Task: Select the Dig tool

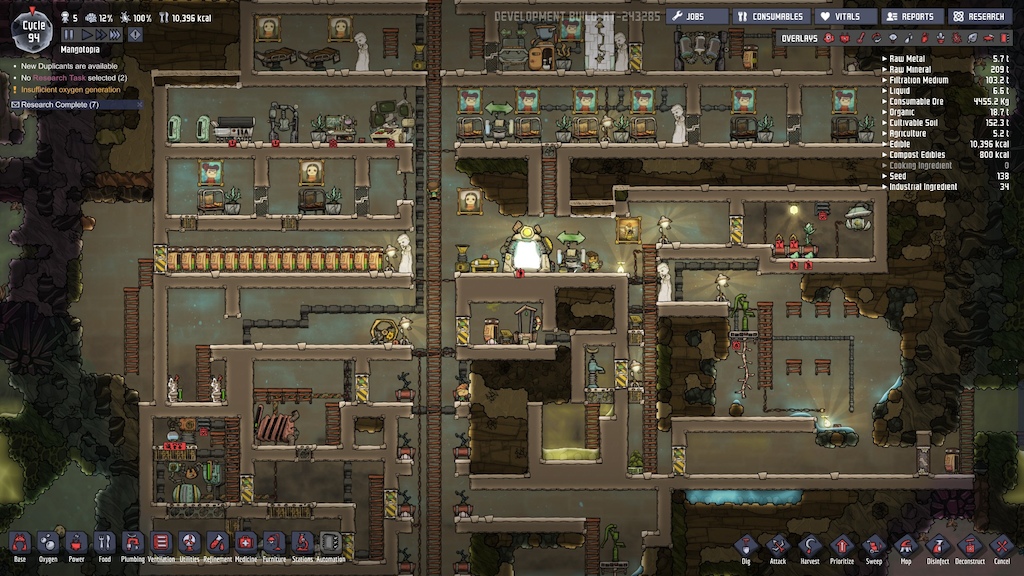Action: (746, 548)
